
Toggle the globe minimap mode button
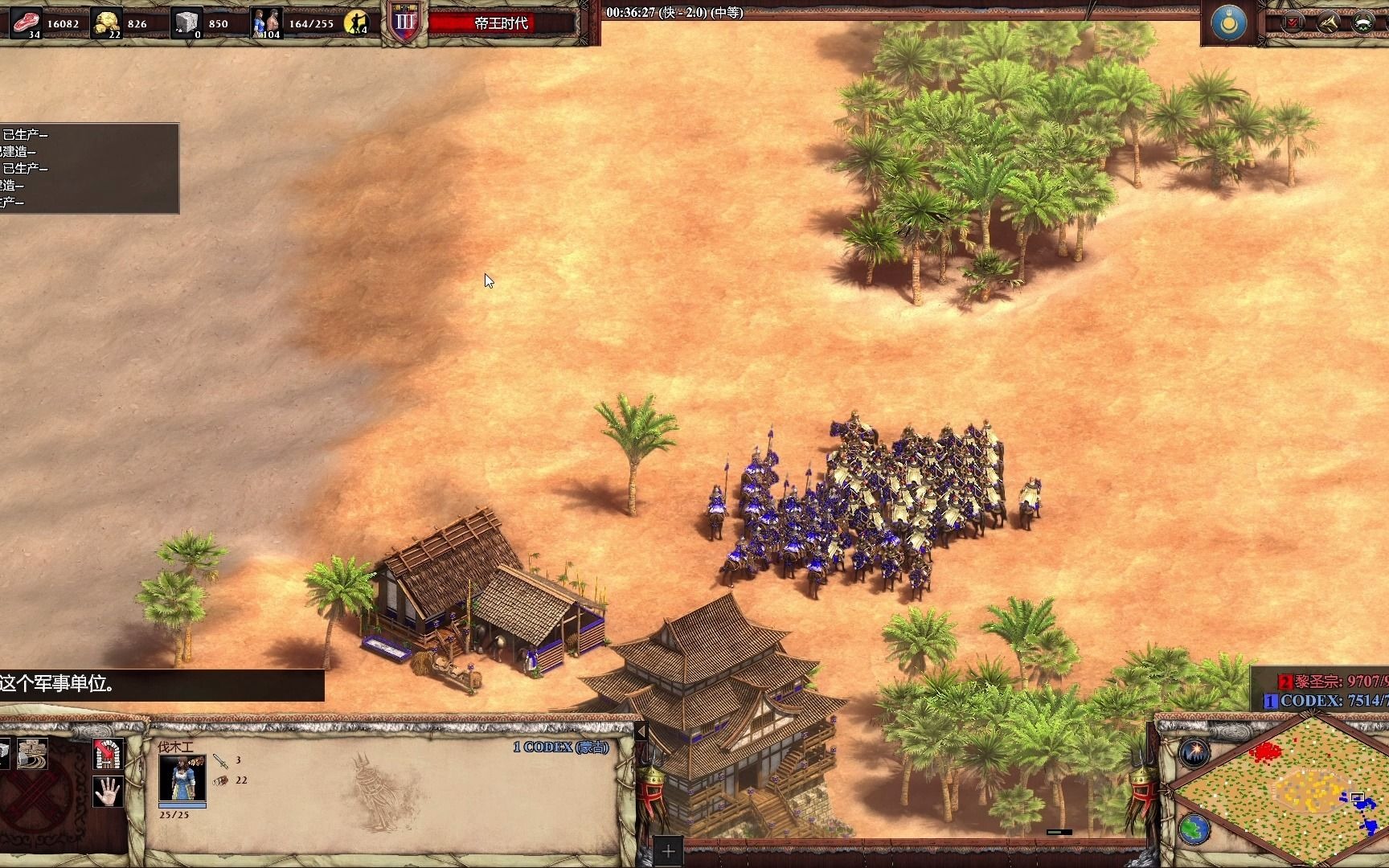point(1194,828)
